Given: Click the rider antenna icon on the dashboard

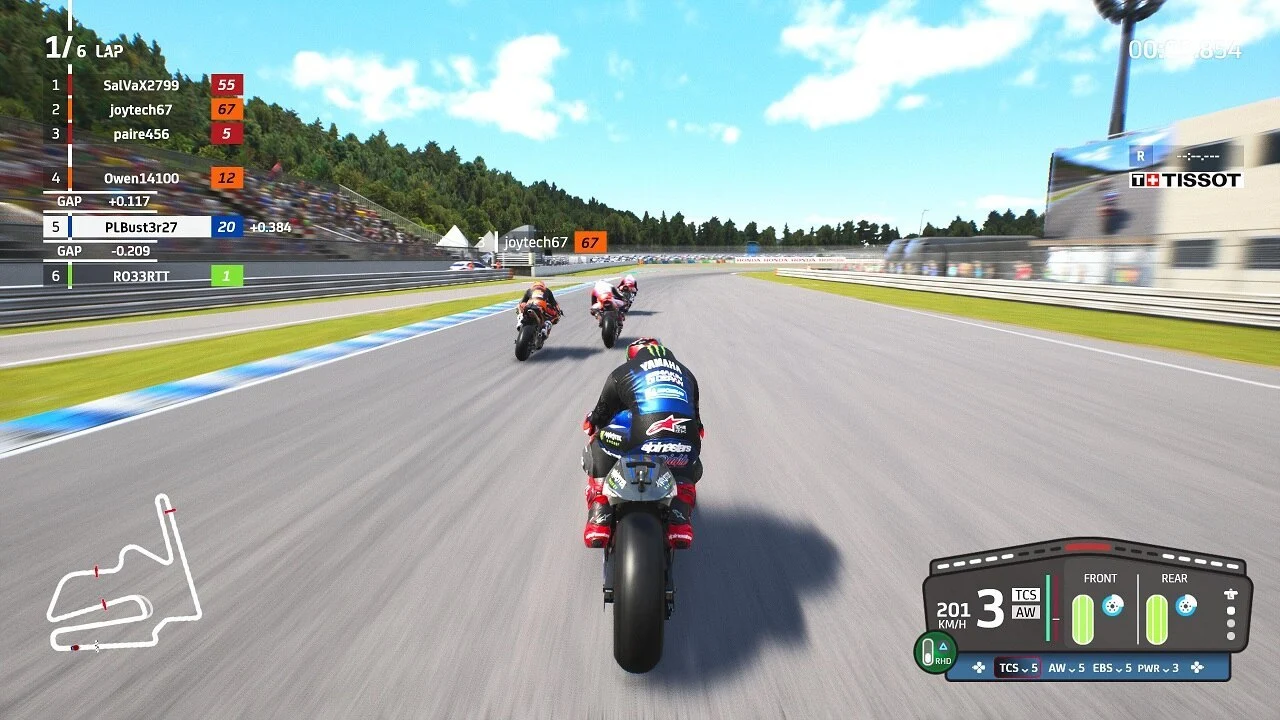Looking at the screenshot, I should (x=1229, y=594).
